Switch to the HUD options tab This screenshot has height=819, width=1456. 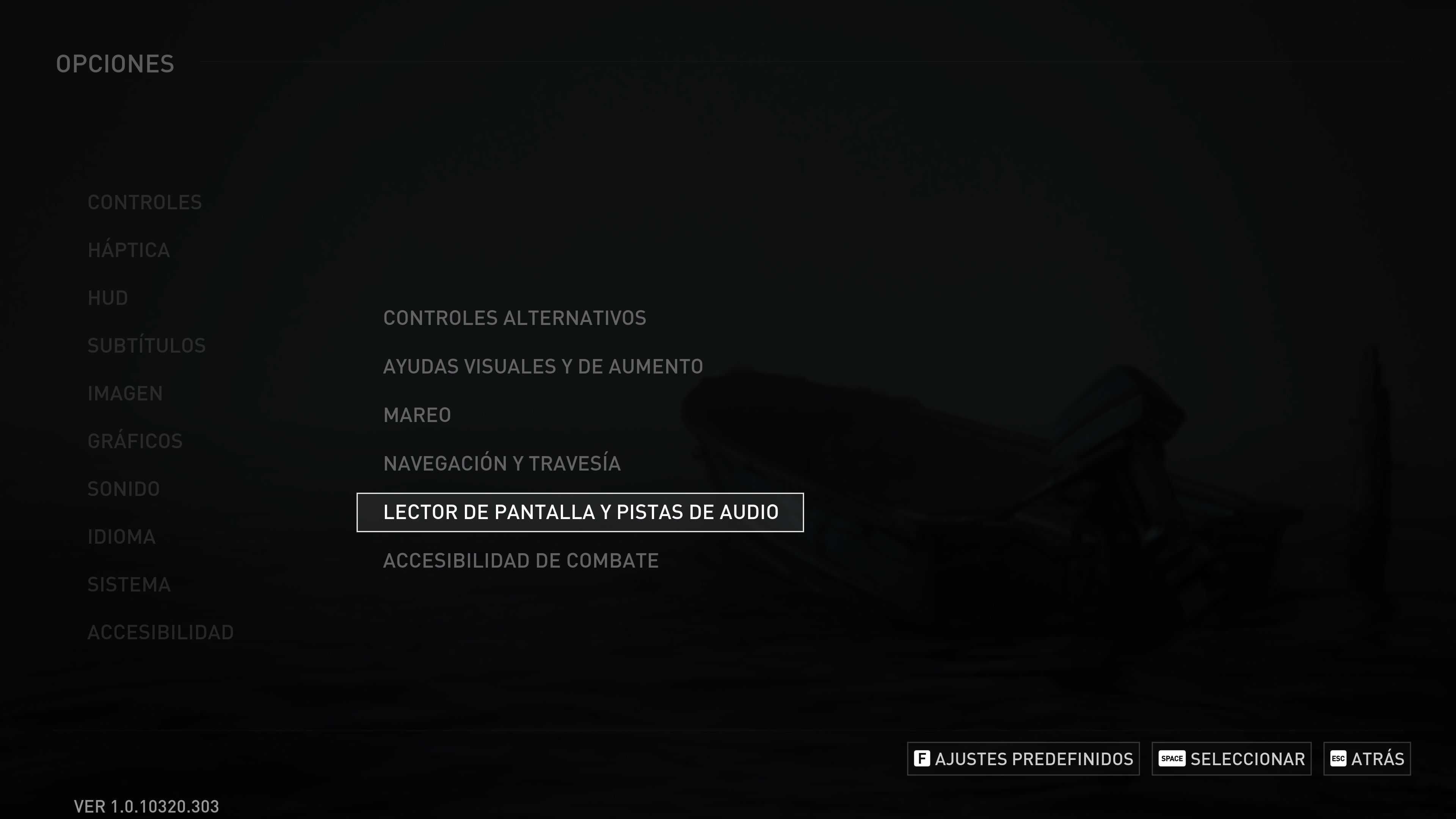tap(108, 297)
